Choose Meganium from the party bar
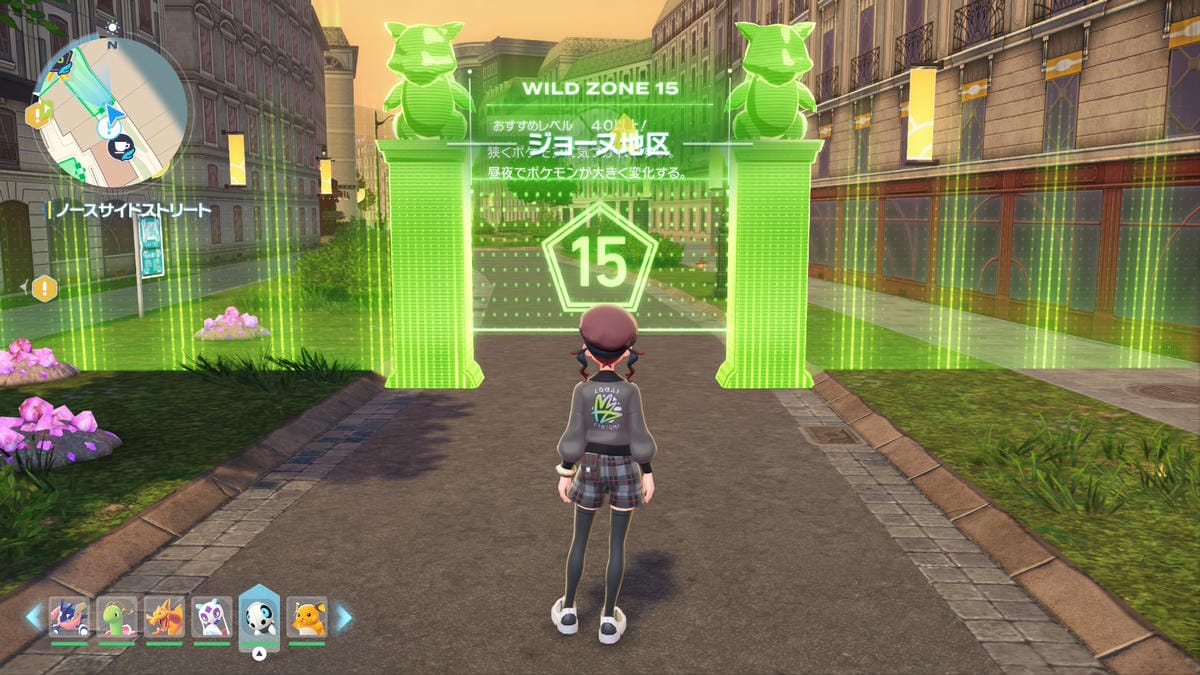The height and width of the screenshot is (675, 1200). 116,617
